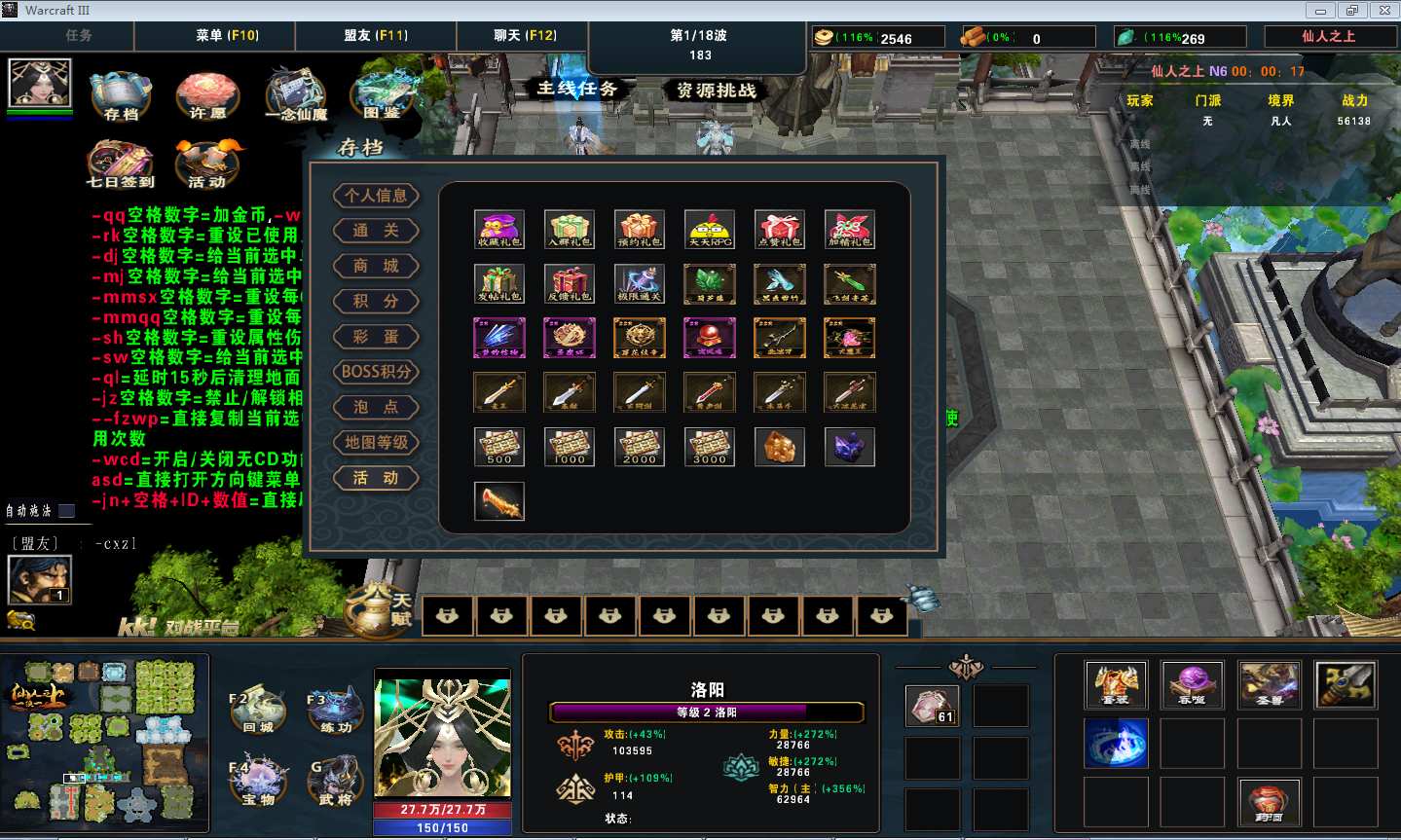Choose the 彩蛋 tab
This screenshot has height=840, width=1401.
click(x=376, y=337)
